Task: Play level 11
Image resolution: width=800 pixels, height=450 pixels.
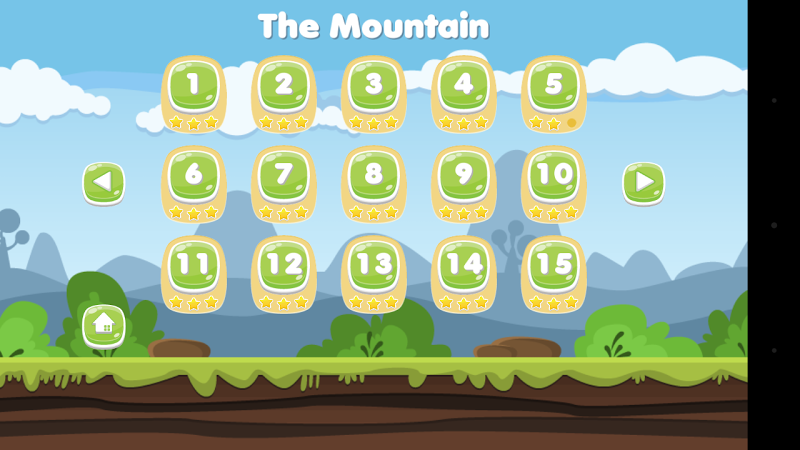Action: 194,268
